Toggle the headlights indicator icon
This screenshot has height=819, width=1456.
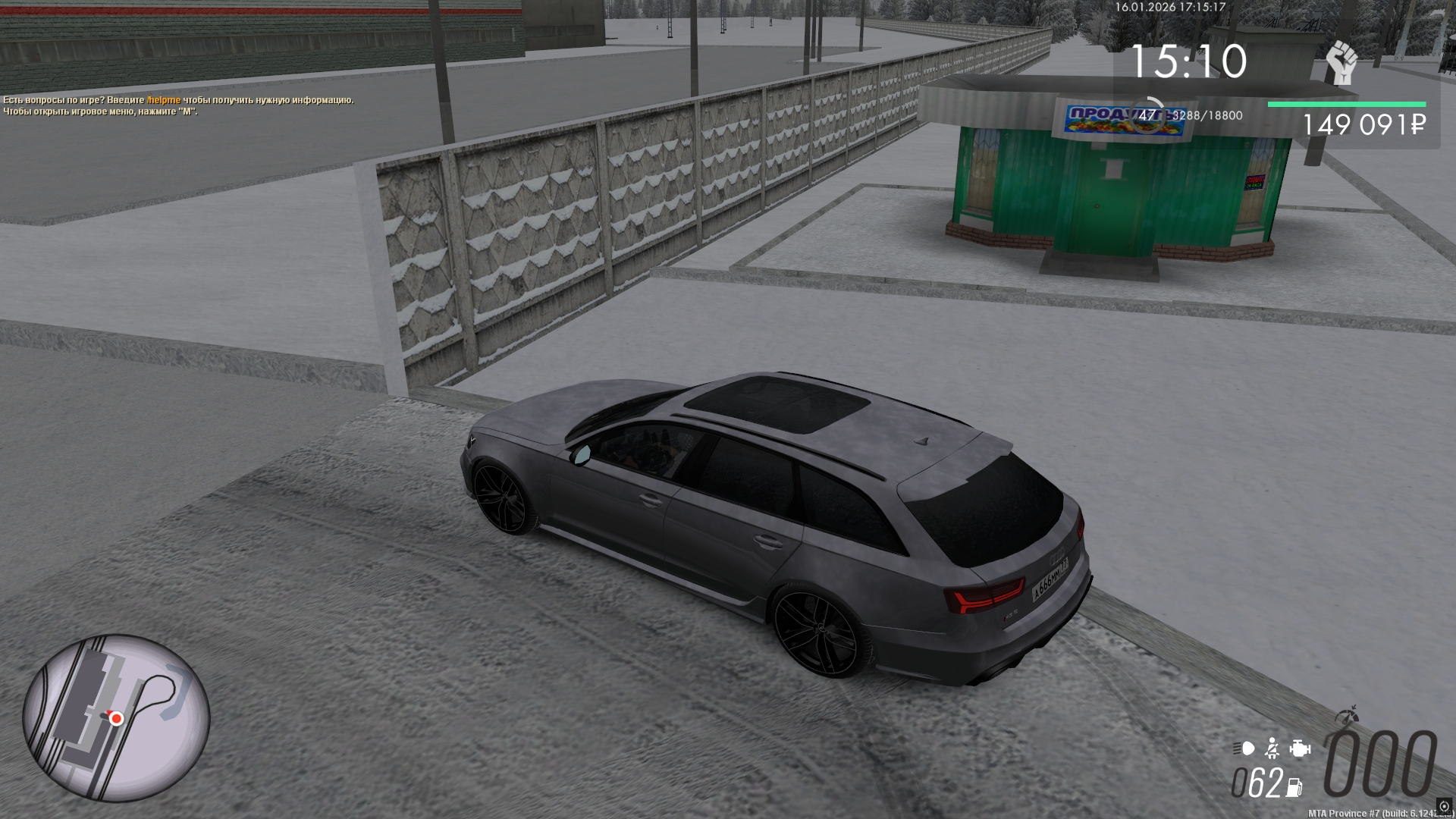[x=1244, y=749]
